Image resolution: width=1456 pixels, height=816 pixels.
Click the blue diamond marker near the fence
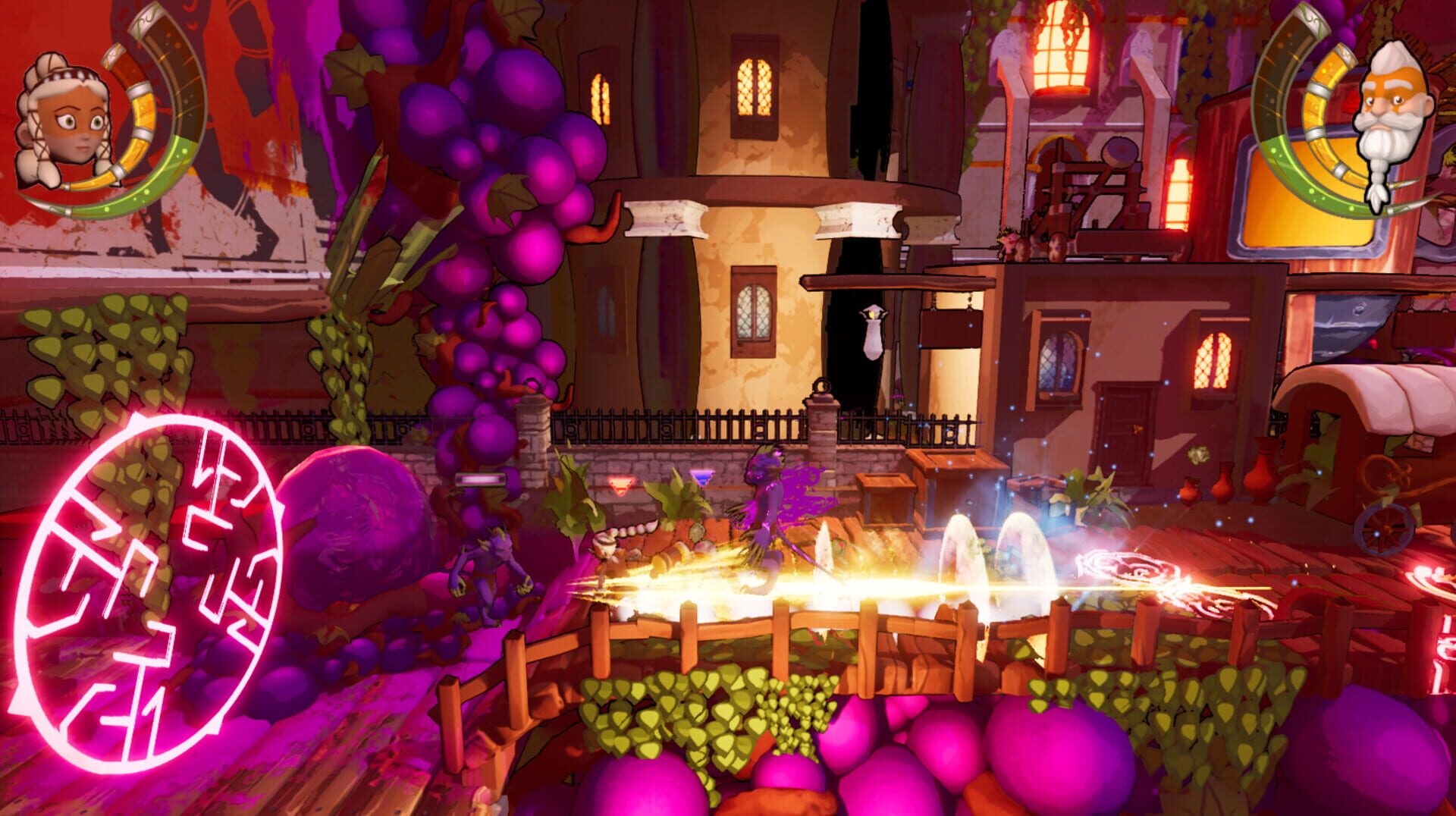(x=704, y=478)
